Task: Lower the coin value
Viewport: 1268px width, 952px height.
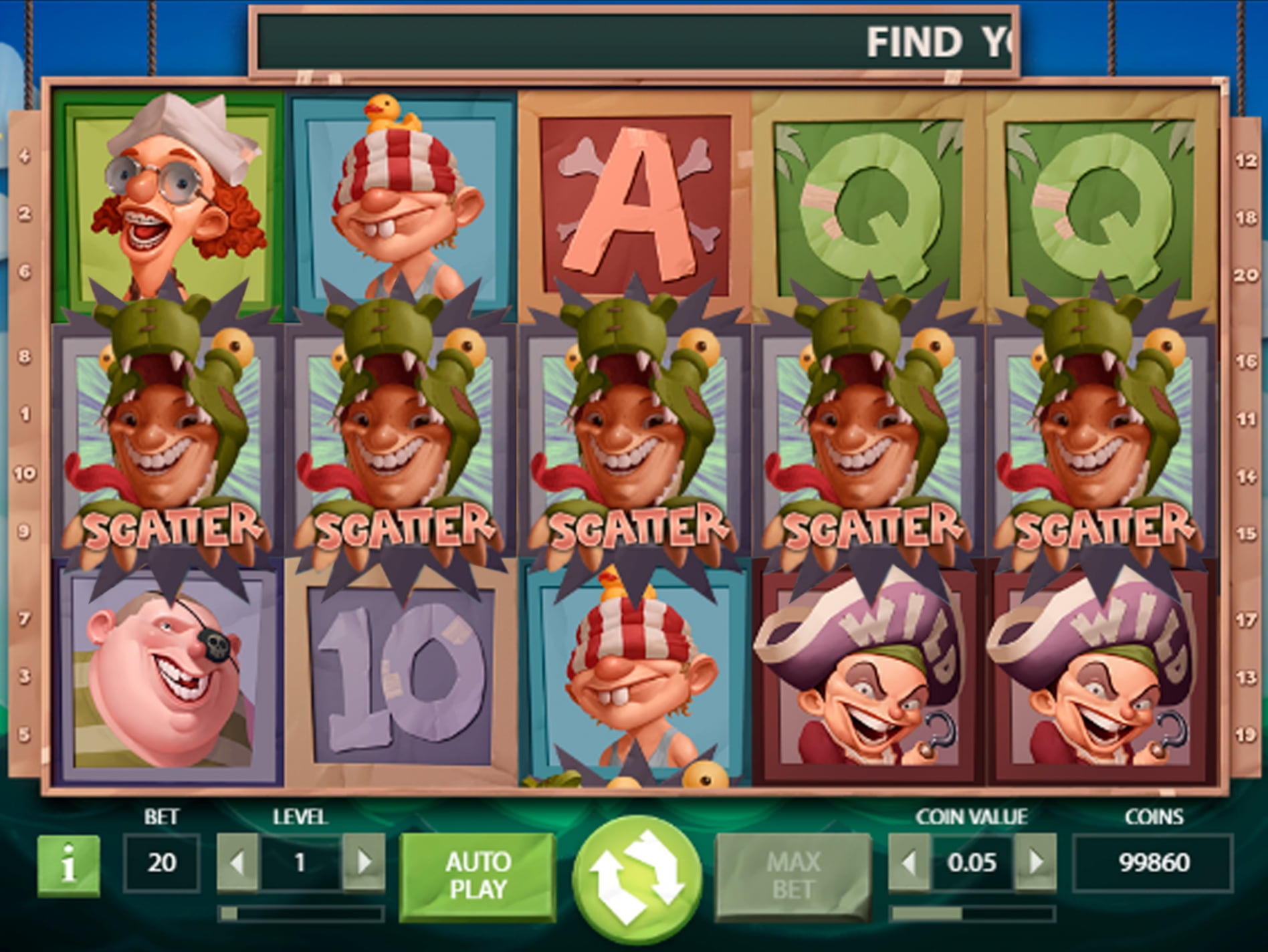Action: 908,862
